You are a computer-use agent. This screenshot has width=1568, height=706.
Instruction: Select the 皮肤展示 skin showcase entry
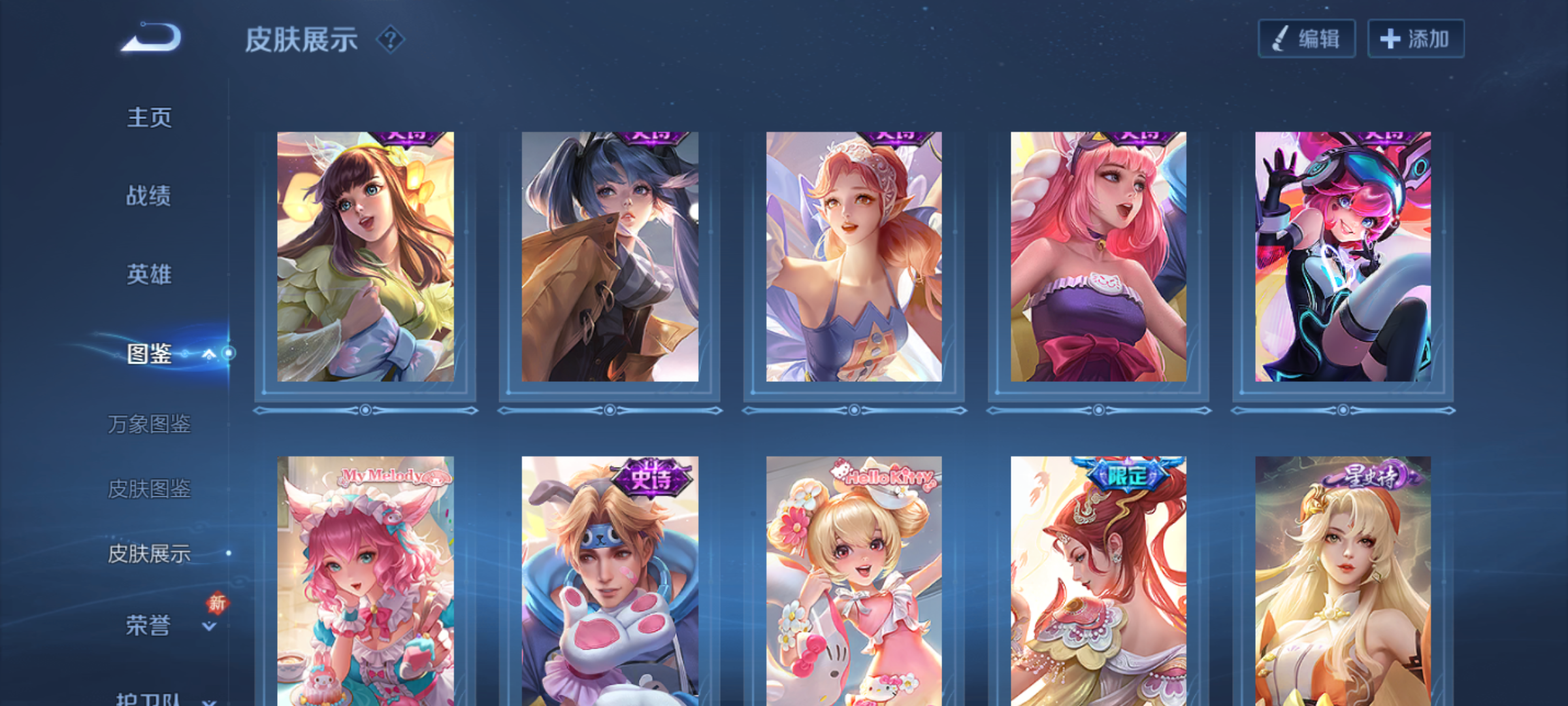(149, 554)
